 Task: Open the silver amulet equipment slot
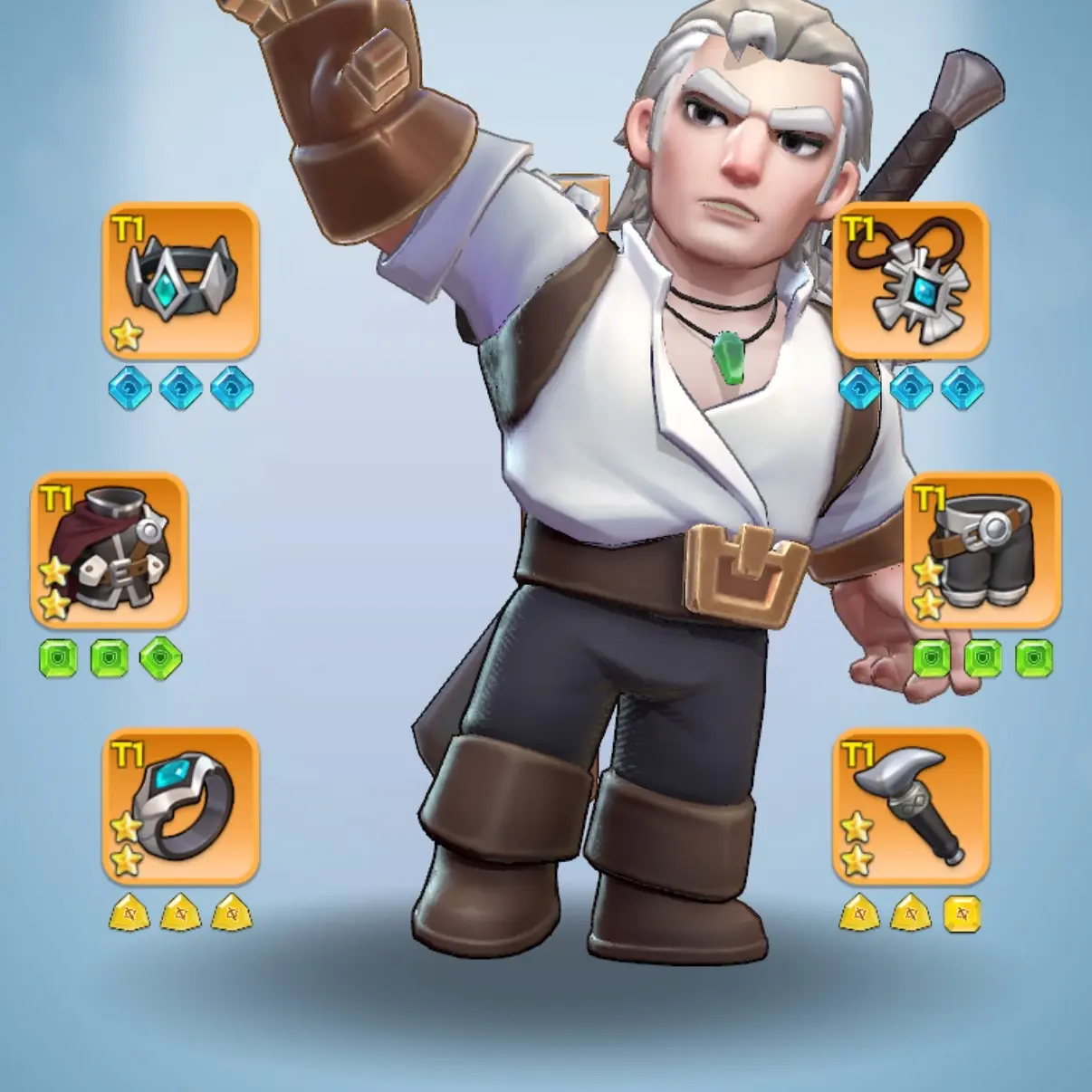(x=910, y=279)
